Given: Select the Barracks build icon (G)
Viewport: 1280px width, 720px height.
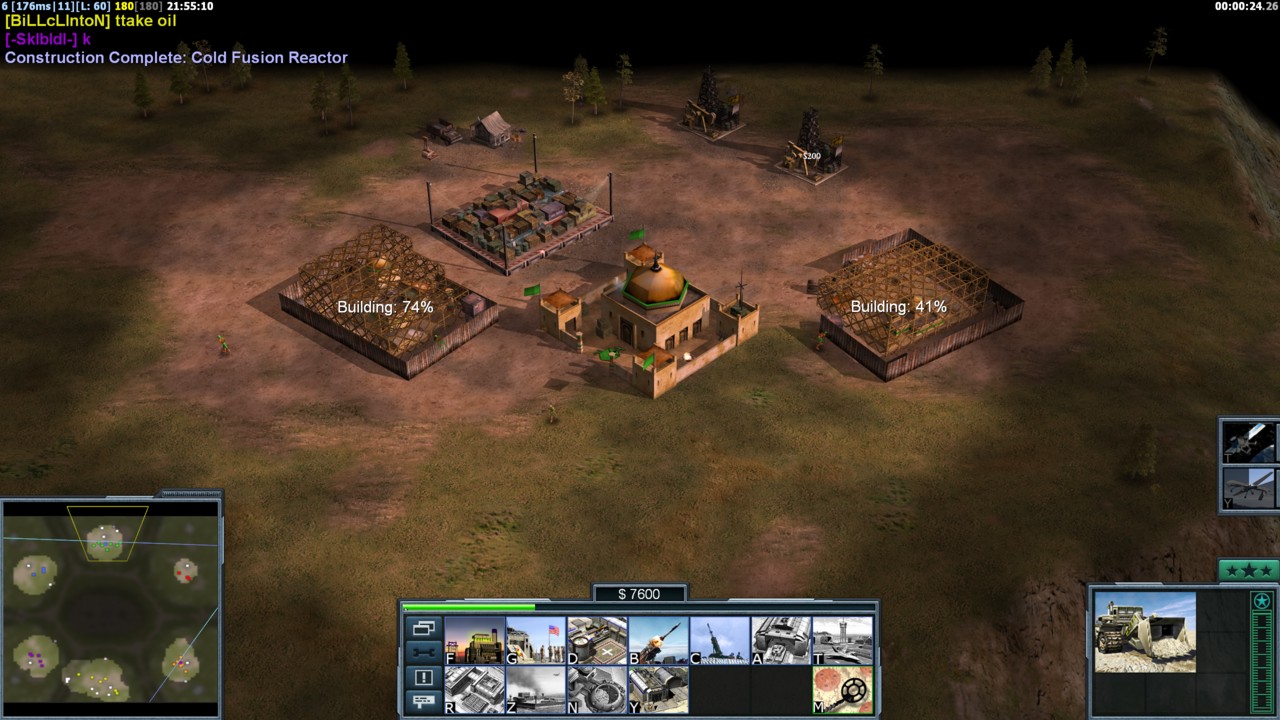Looking at the screenshot, I should coord(535,640).
